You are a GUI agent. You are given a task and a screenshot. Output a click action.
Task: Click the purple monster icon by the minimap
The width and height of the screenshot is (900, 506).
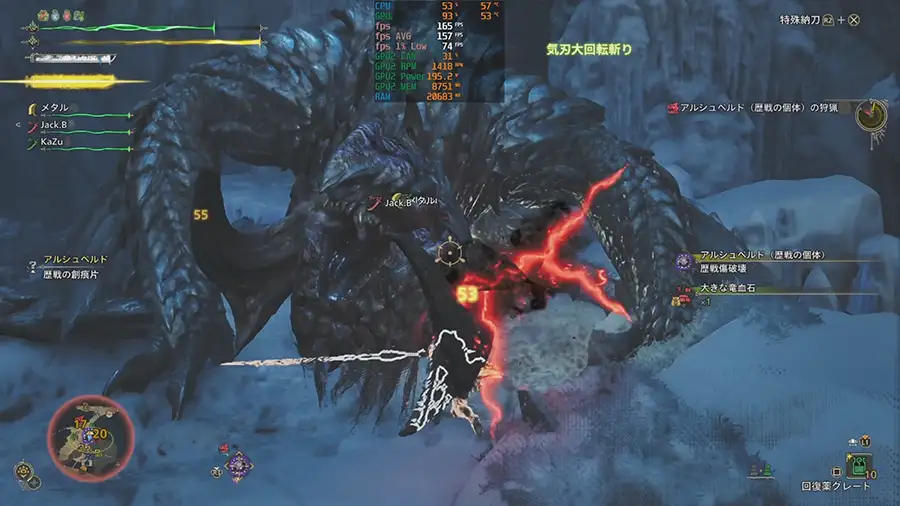pos(237,465)
